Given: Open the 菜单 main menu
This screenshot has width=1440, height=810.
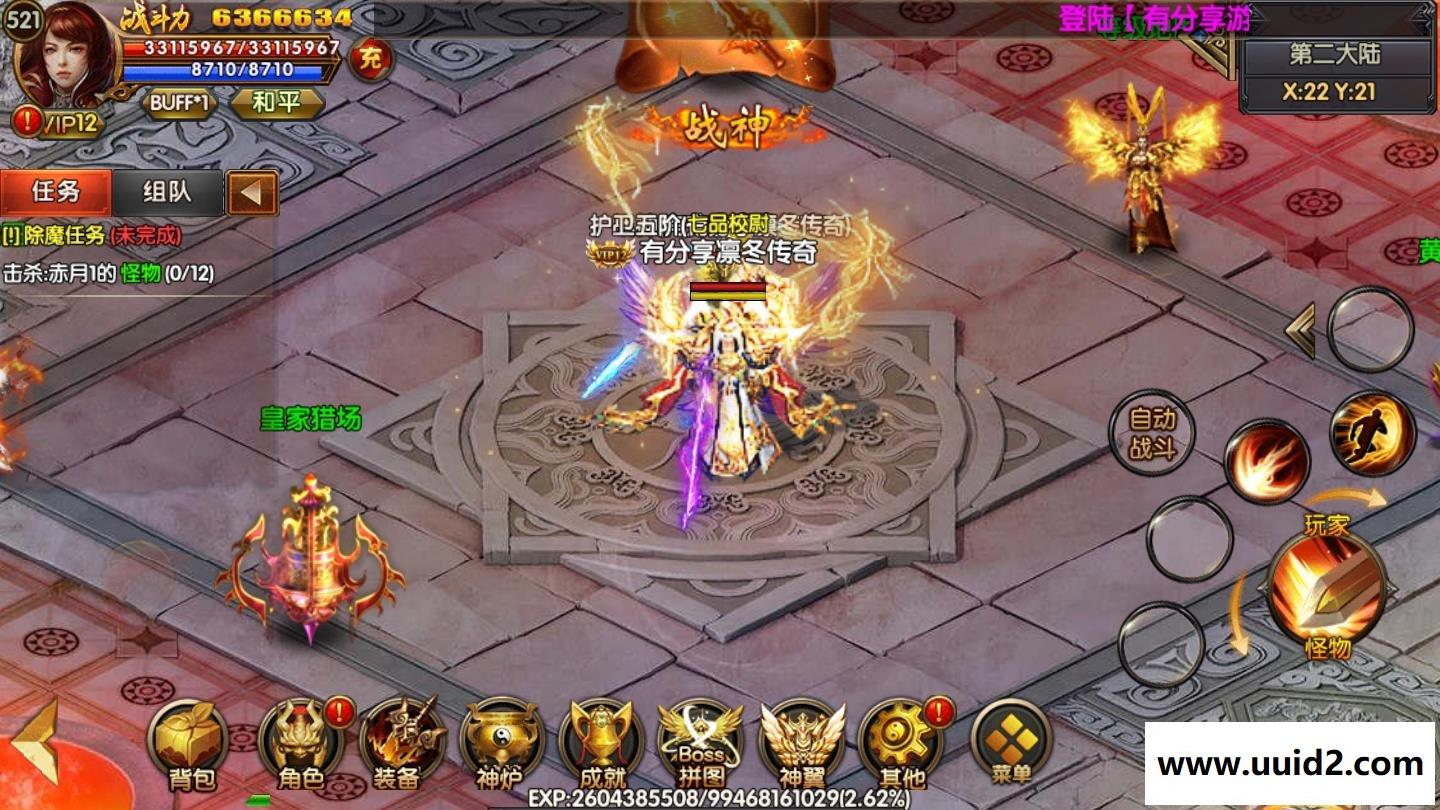Looking at the screenshot, I should pos(1010,746).
